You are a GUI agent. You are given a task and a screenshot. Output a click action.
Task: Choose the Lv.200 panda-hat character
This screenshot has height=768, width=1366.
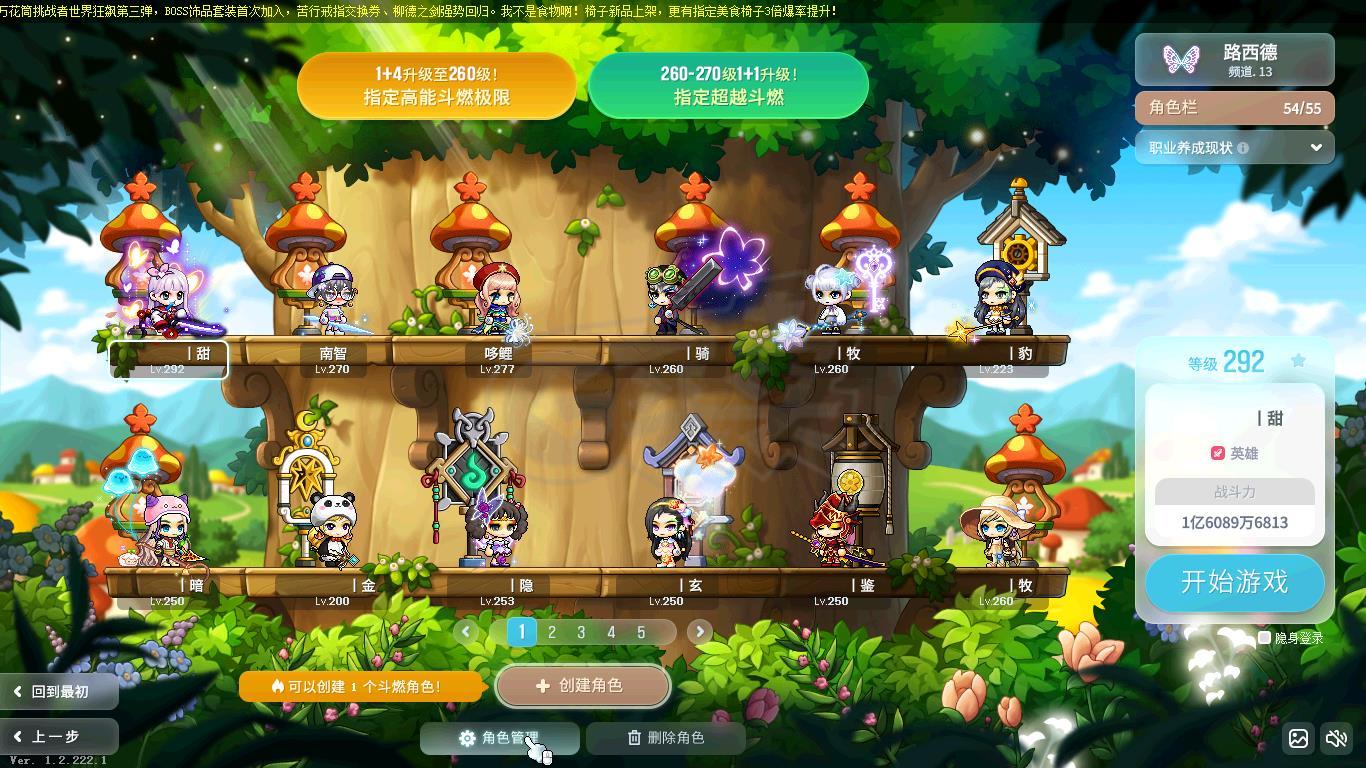332,530
